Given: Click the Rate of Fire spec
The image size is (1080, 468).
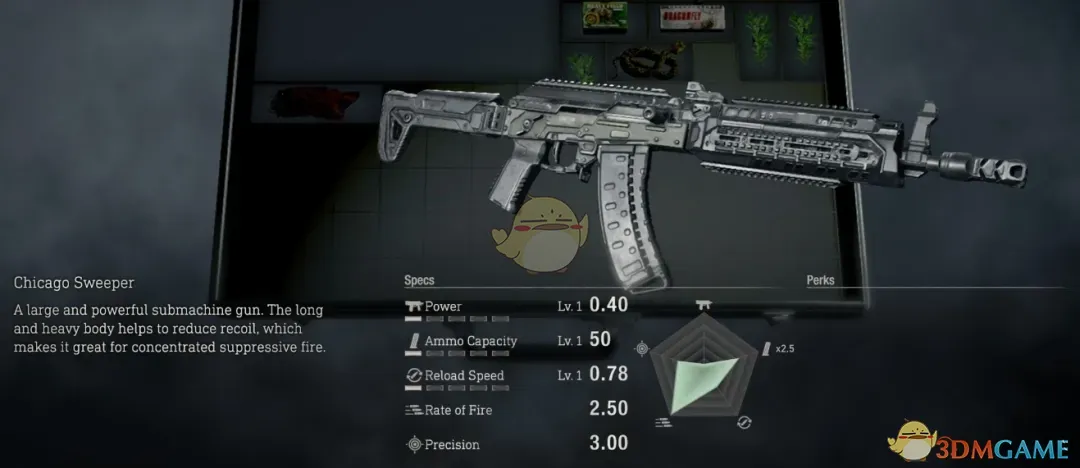Looking at the screenshot, I should tap(515, 409).
